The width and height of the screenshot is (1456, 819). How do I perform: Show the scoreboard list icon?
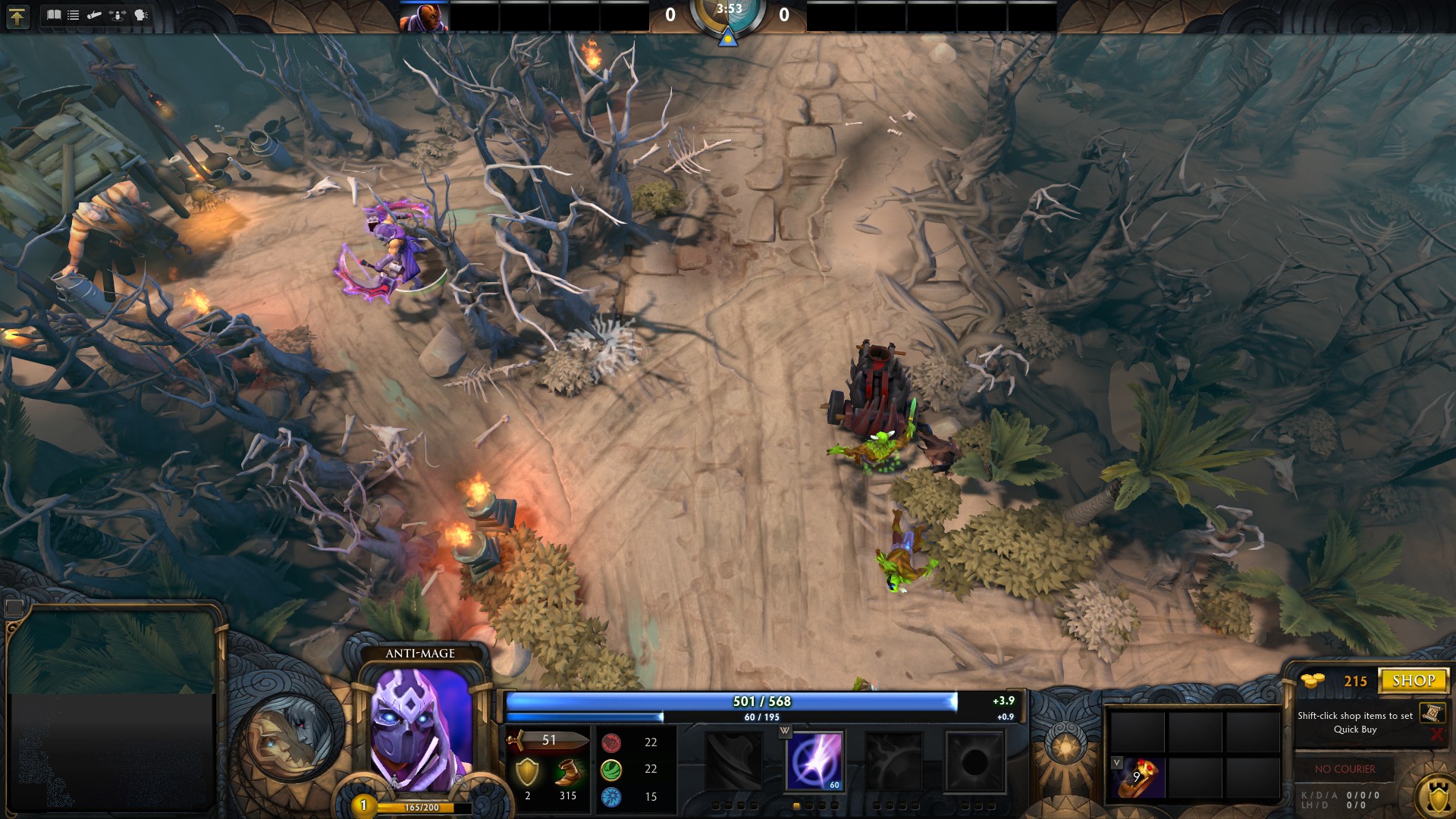pyautogui.click(x=74, y=15)
